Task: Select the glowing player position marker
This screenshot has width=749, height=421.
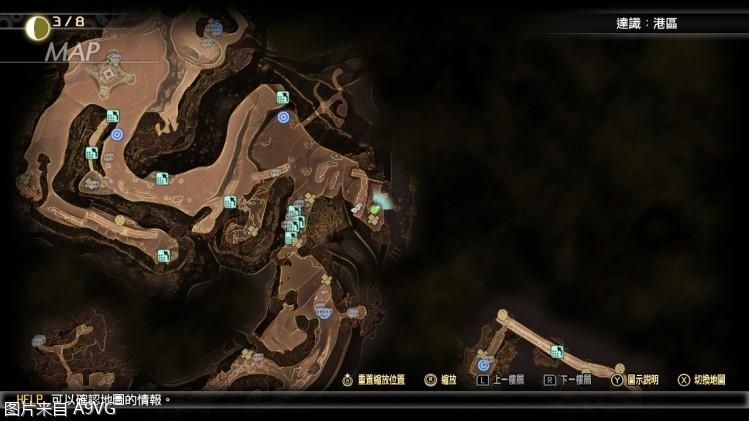Action: 377,206
